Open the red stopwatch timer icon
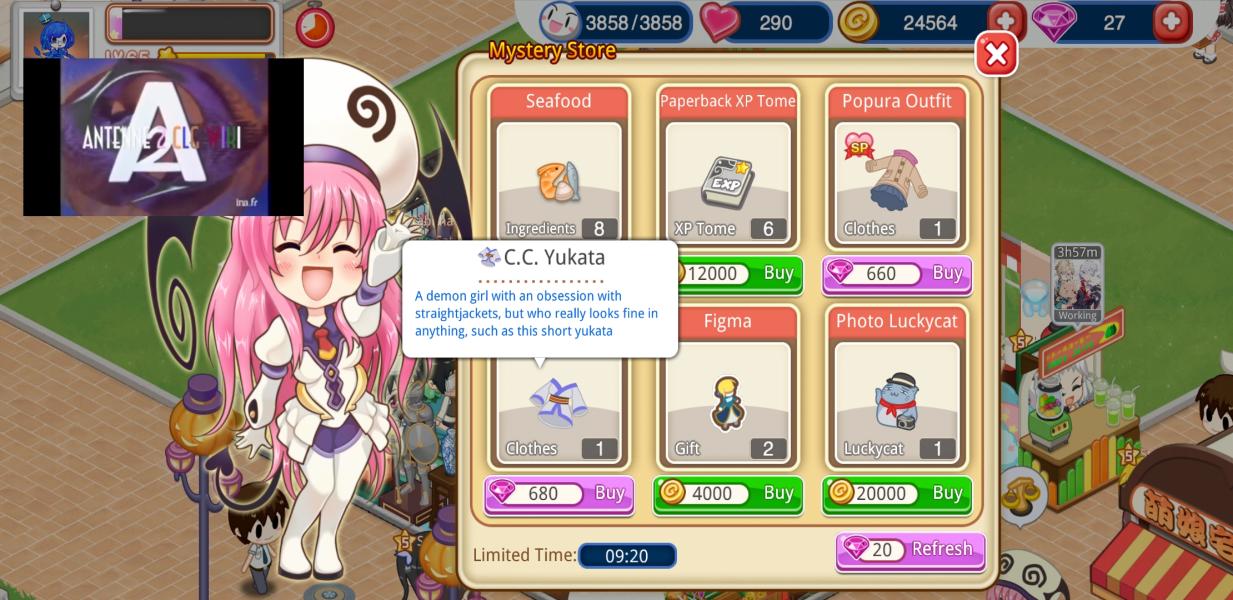 pos(315,26)
